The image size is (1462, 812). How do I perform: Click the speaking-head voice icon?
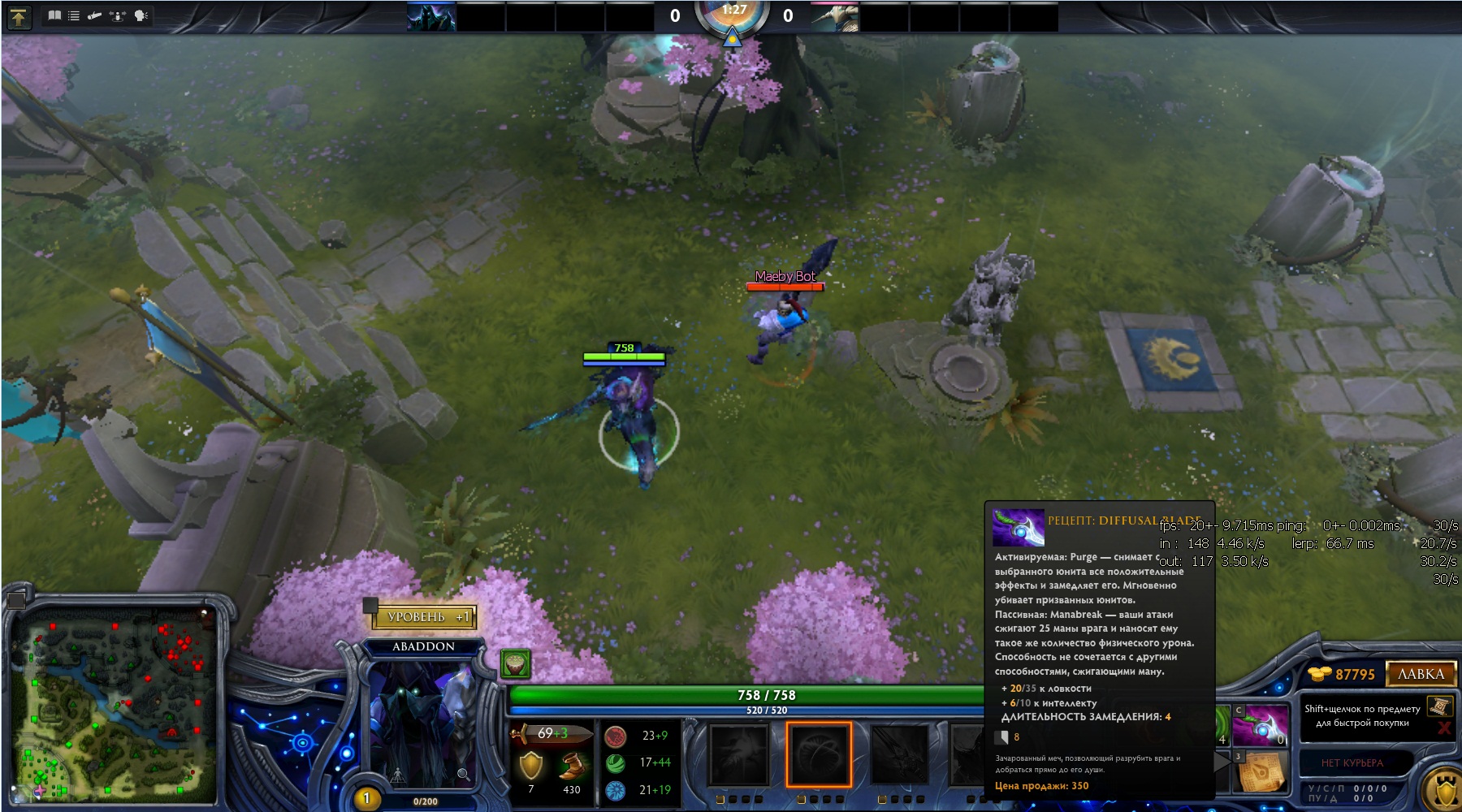pos(141,15)
